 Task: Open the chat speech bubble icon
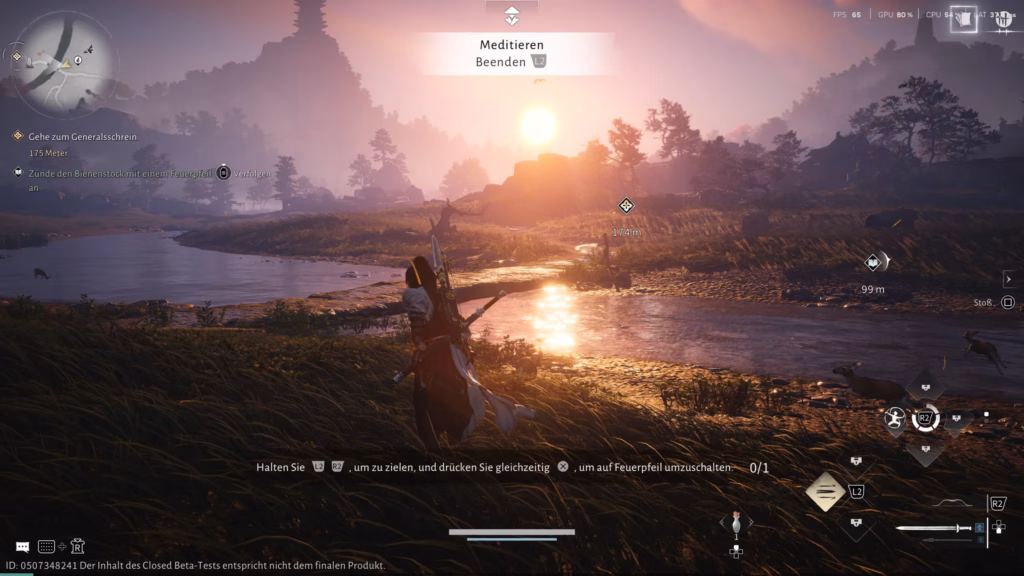point(22,547)
